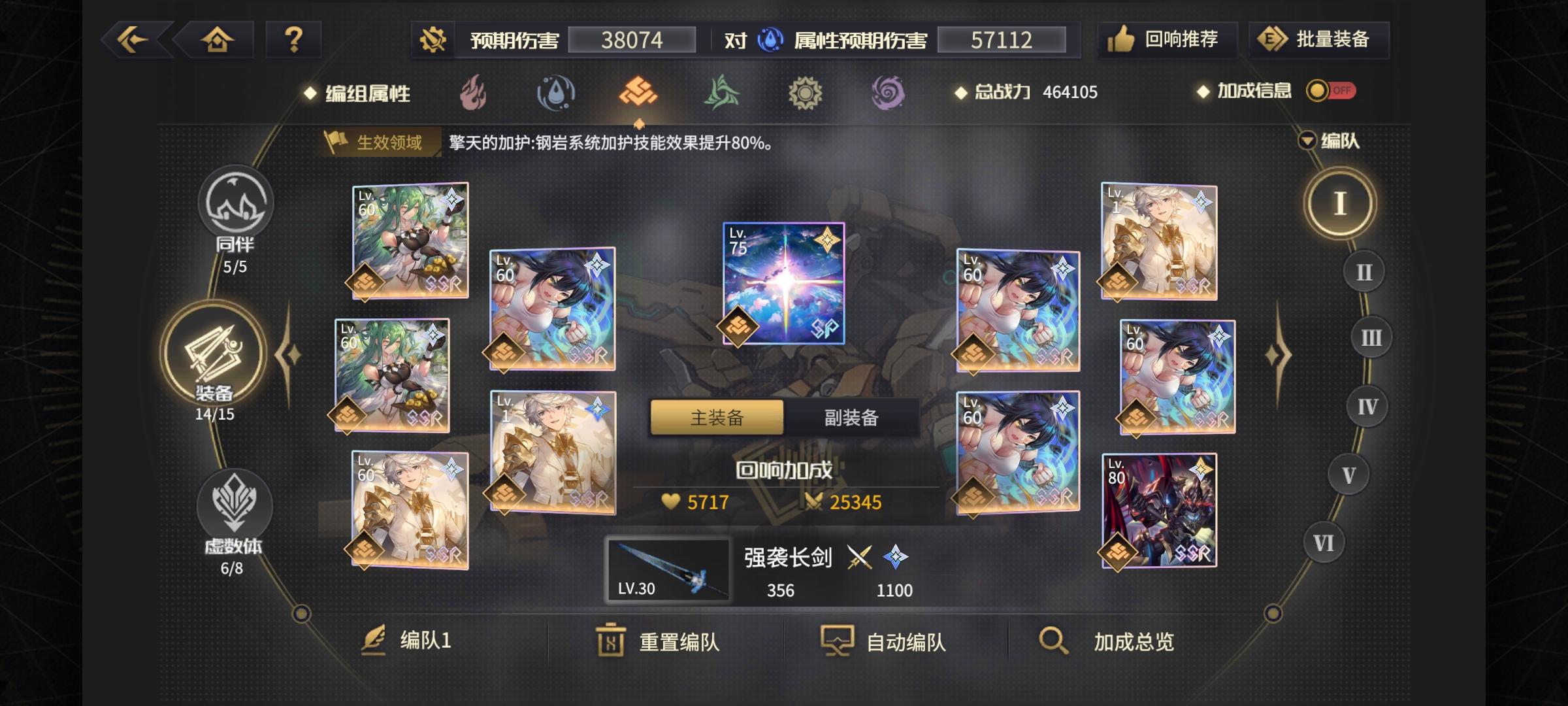The image size is (1568, 706).
Task: Click the question mark help icon
Action: coord(293,40)
